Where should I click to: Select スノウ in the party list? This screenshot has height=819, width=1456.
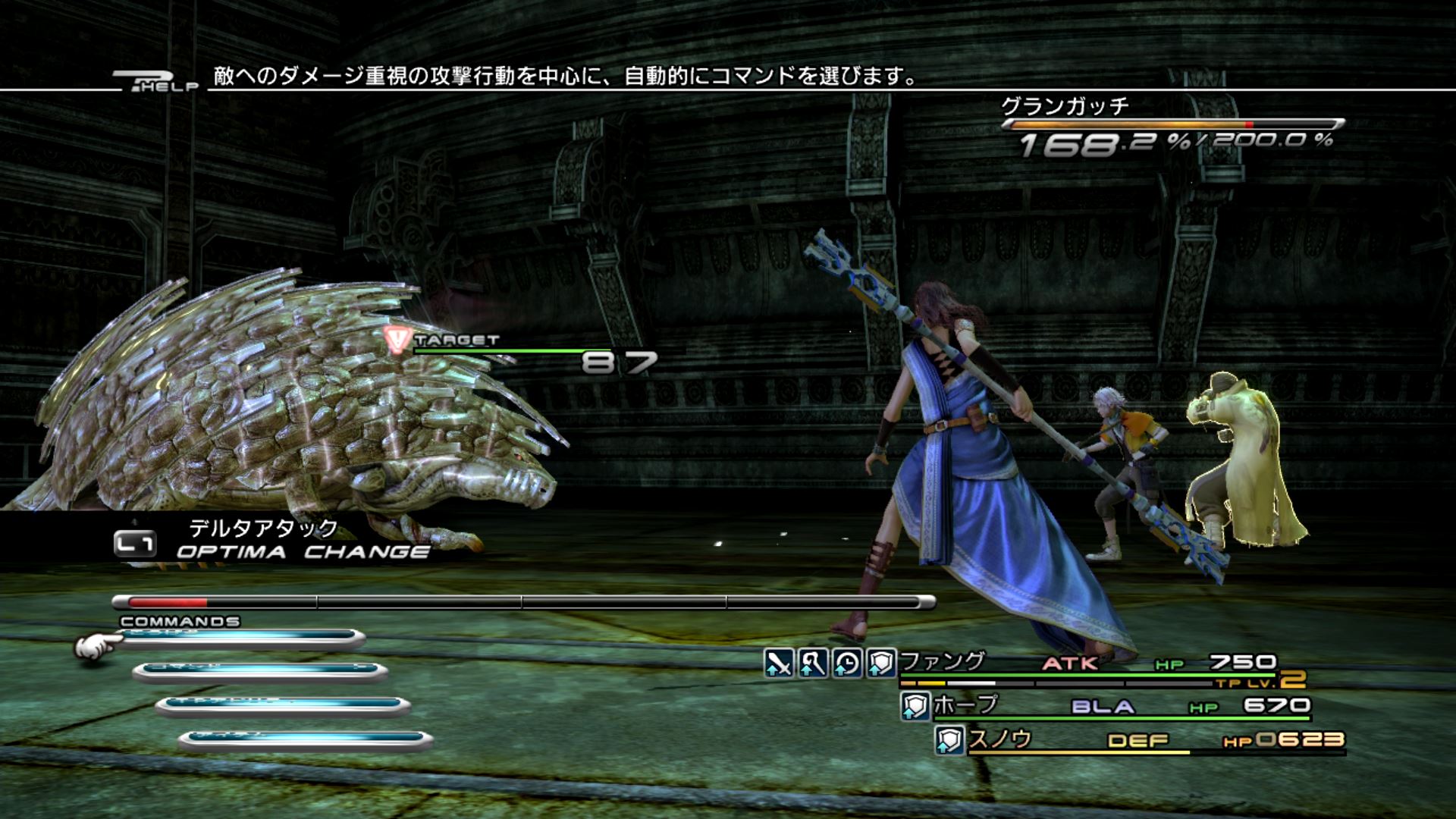(1000, 739)
